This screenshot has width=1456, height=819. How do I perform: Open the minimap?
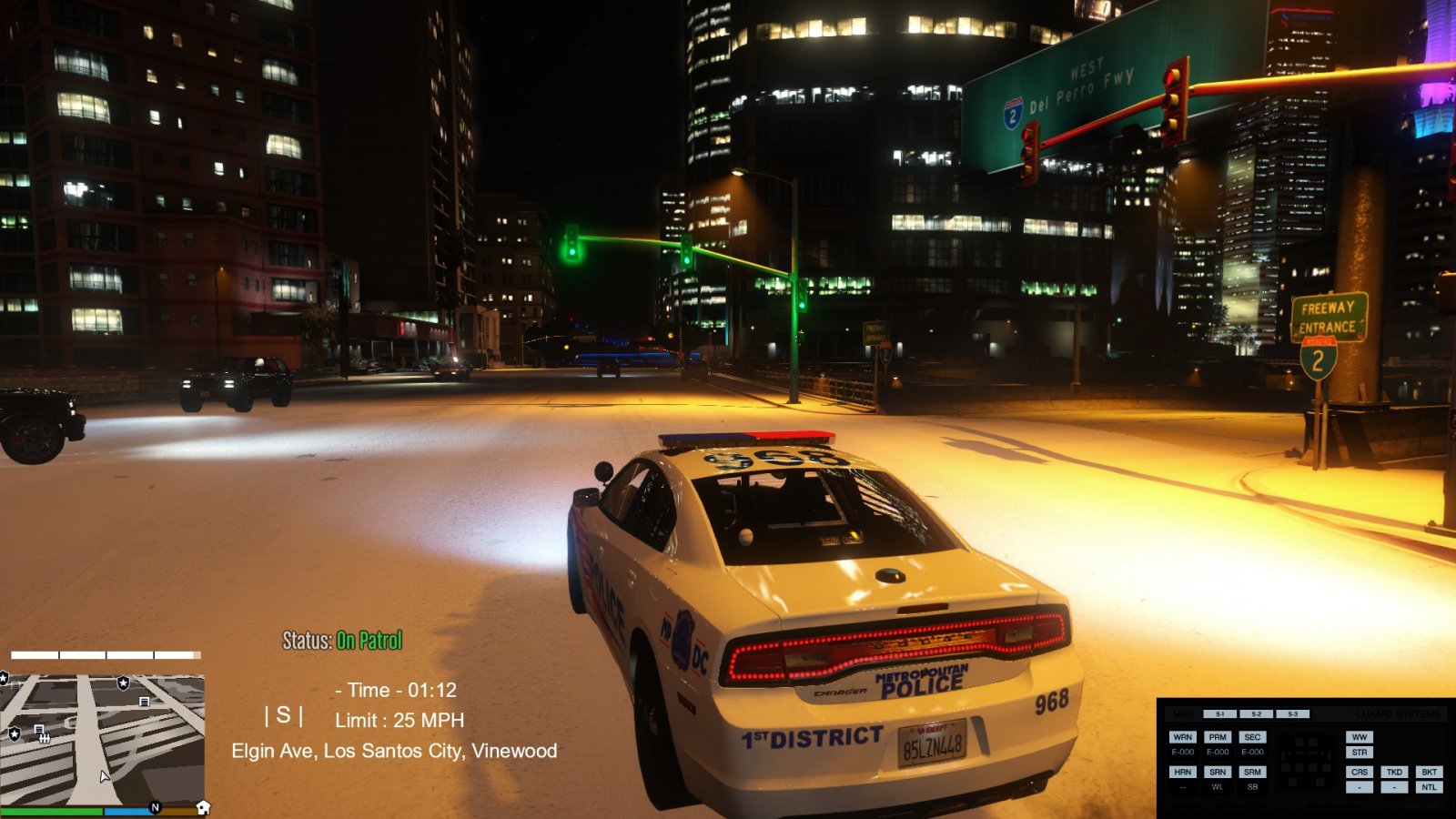(102, 739)
